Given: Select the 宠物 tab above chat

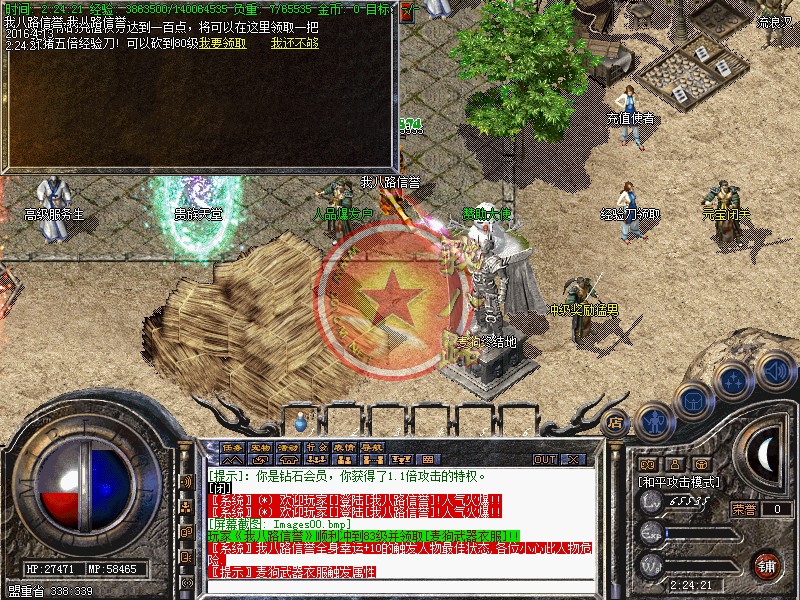Looking at the screenshot, I should [260, 447].
